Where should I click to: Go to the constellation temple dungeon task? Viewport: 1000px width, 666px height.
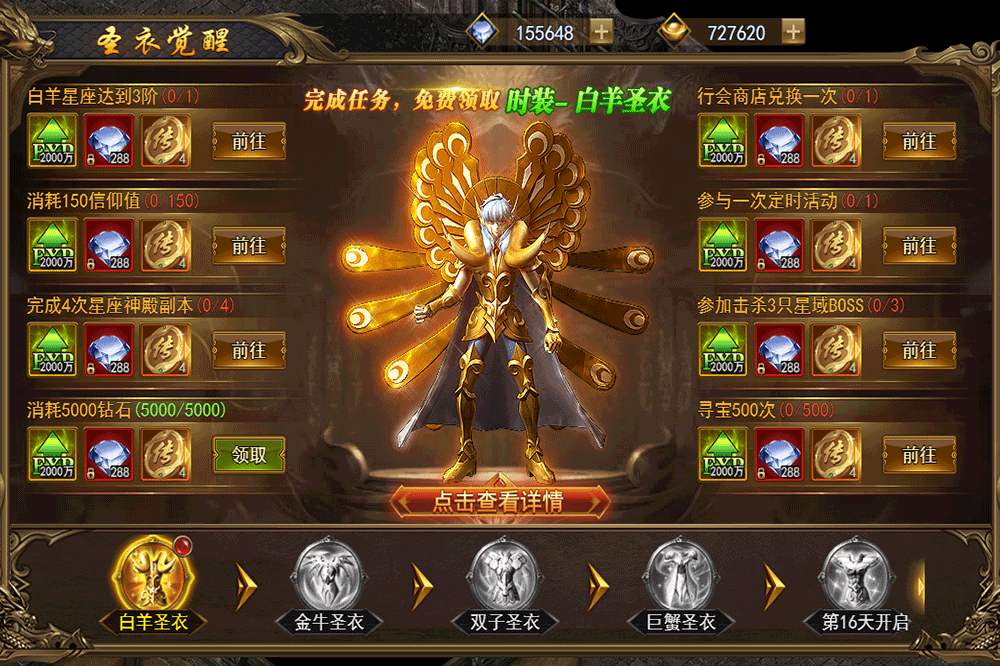249,350
